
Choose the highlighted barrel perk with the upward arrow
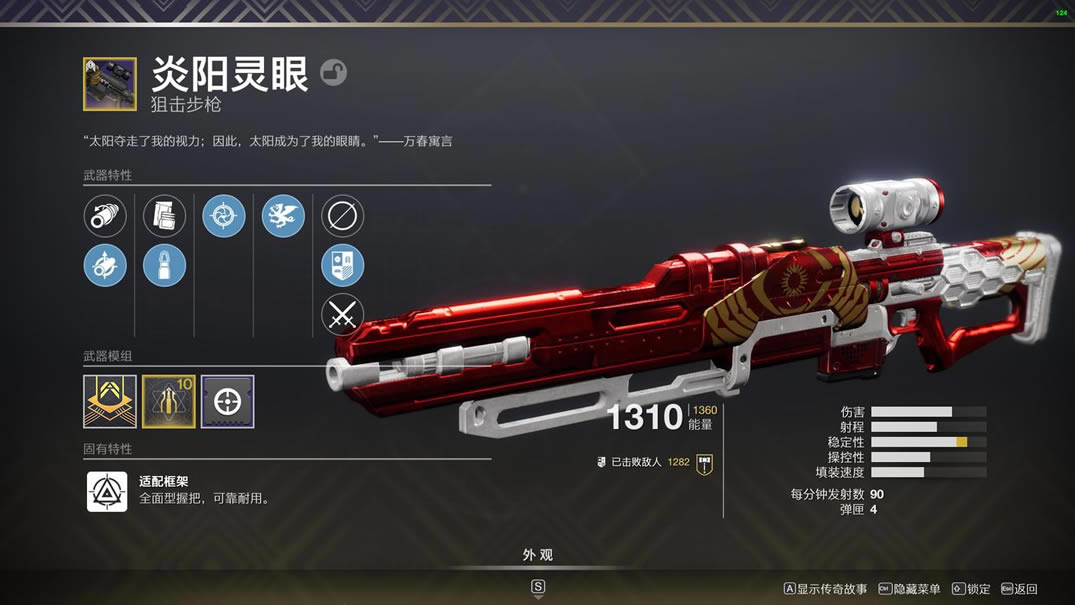105,266
